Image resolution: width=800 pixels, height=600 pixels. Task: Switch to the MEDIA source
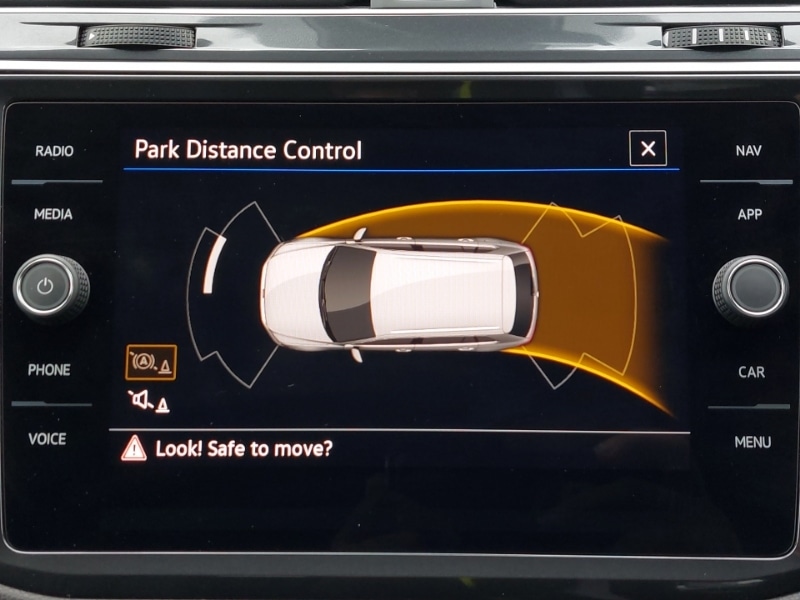click(54, 214)
